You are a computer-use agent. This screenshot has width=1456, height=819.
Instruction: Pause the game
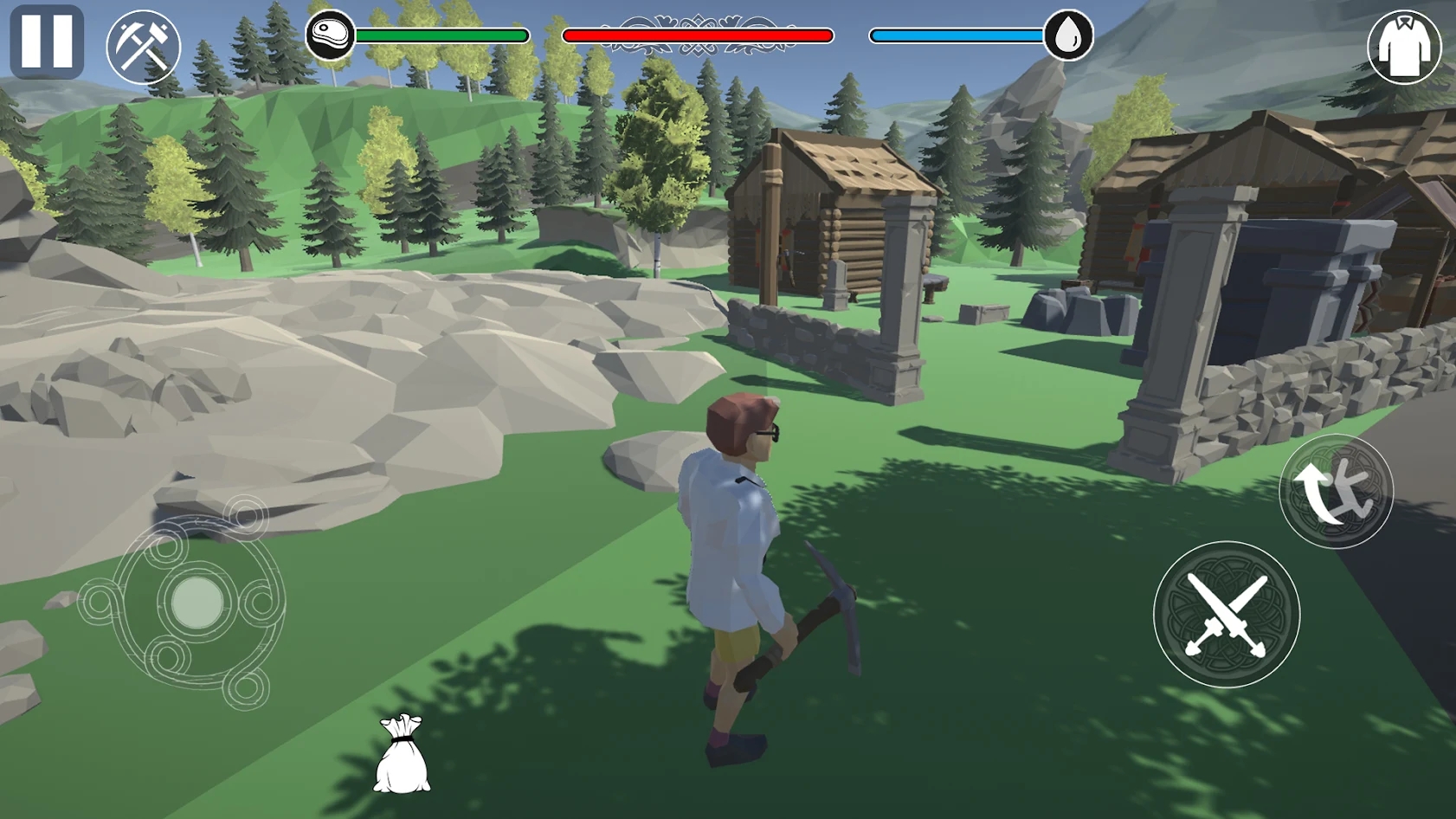pyautogui.click(x=47, y=41)
